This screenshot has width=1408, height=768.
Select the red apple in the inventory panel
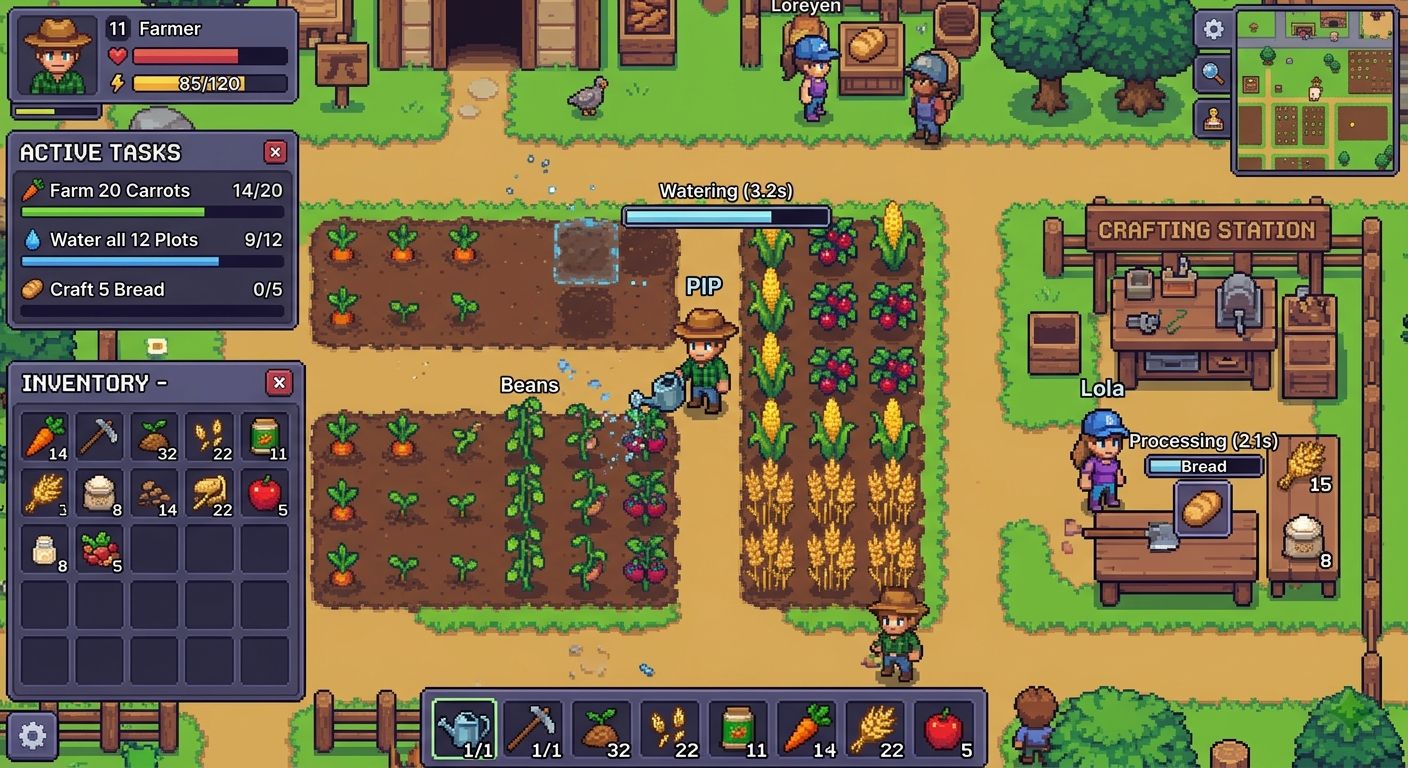click(265, 493)
